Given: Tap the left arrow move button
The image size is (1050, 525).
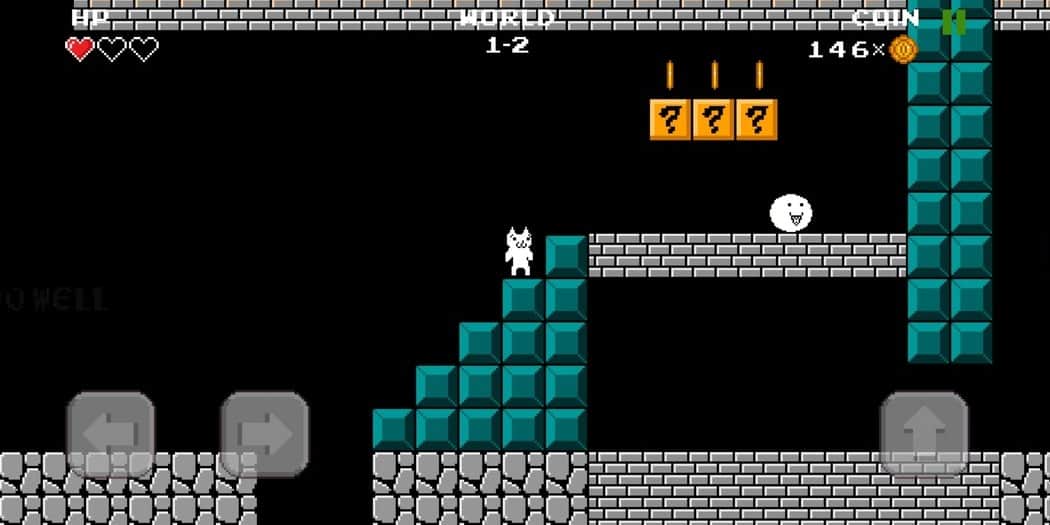Looking at the screenshot, I should 110,434.
